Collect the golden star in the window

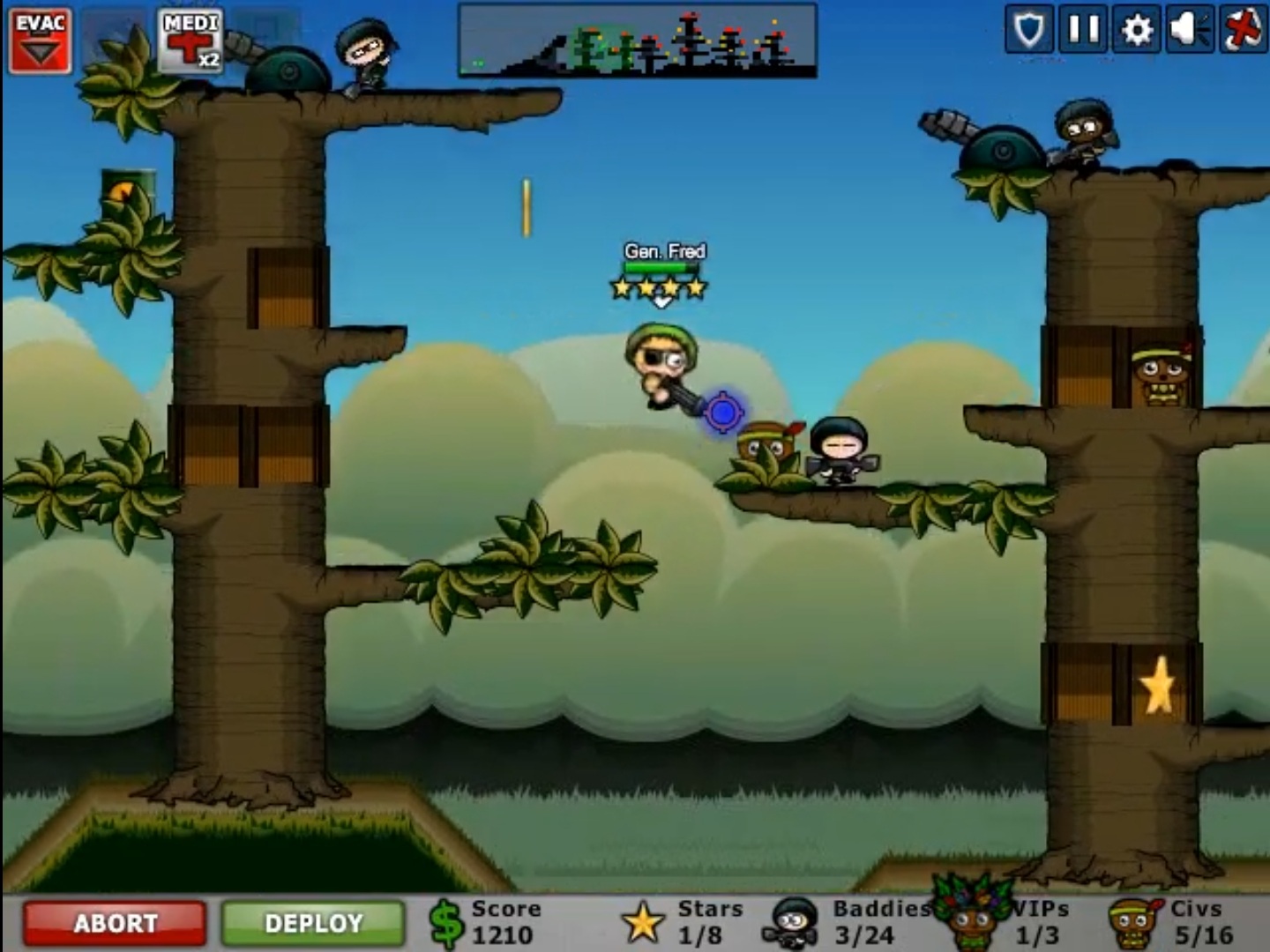pyautogui.click(x=1157, y=683)
